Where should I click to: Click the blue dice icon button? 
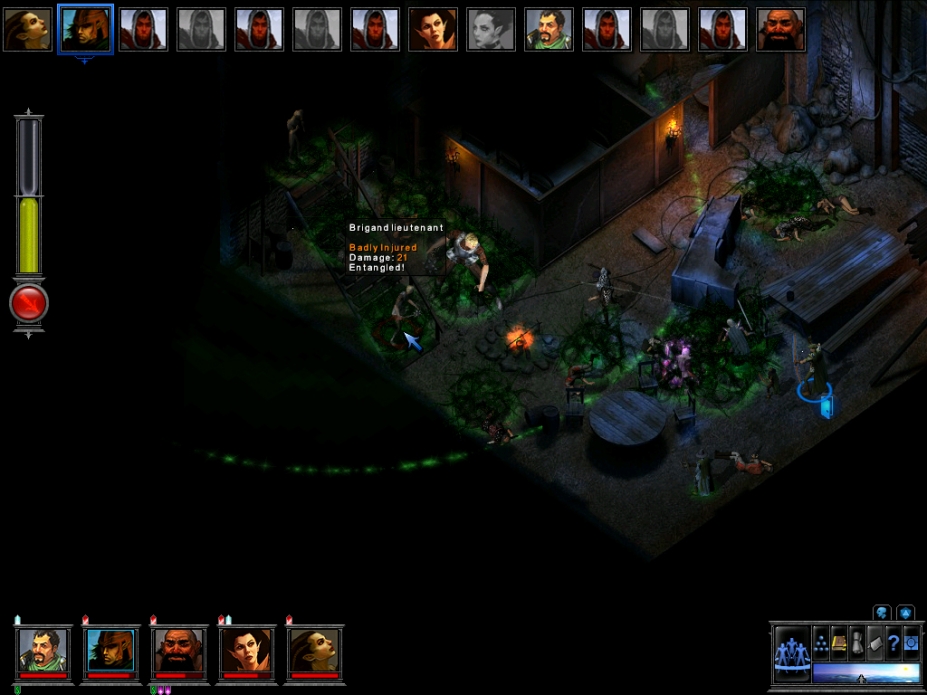coord(905,613)
